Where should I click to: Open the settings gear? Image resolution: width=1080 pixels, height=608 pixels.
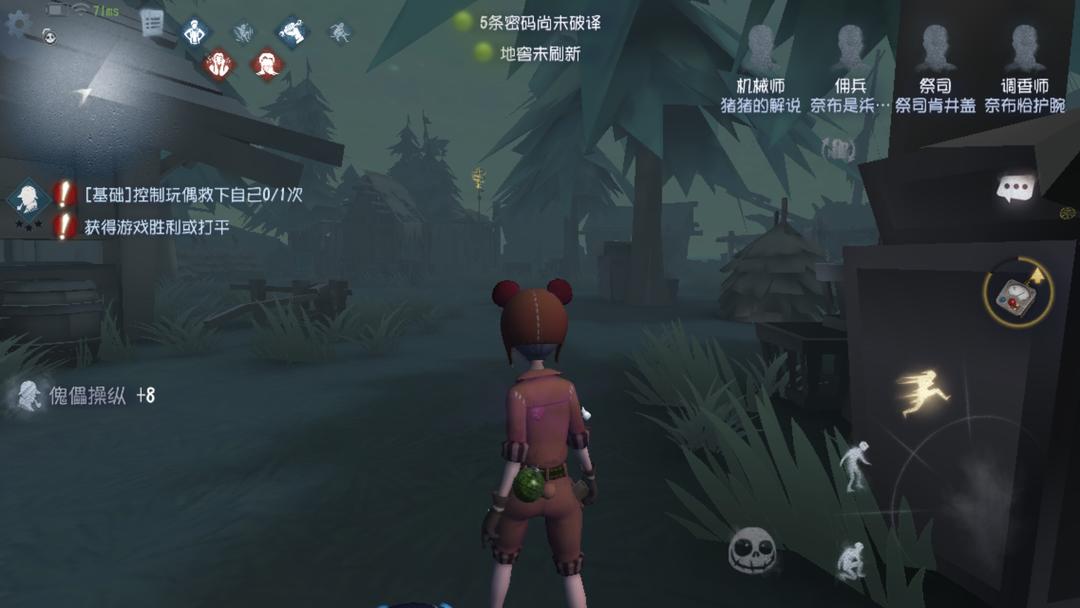coord(18,23)
